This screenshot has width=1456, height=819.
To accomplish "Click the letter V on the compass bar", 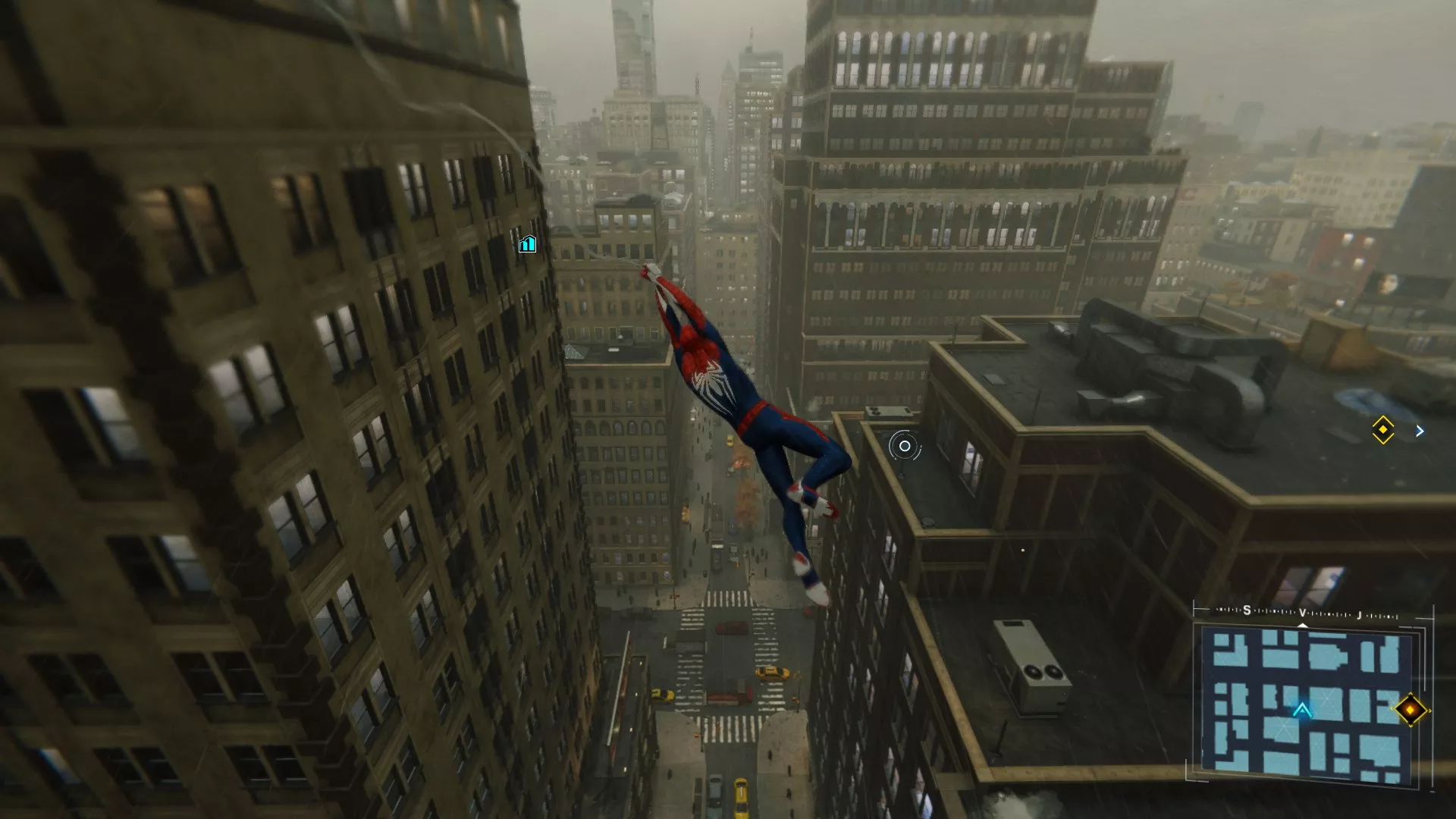I will [x=1303, y=612].
